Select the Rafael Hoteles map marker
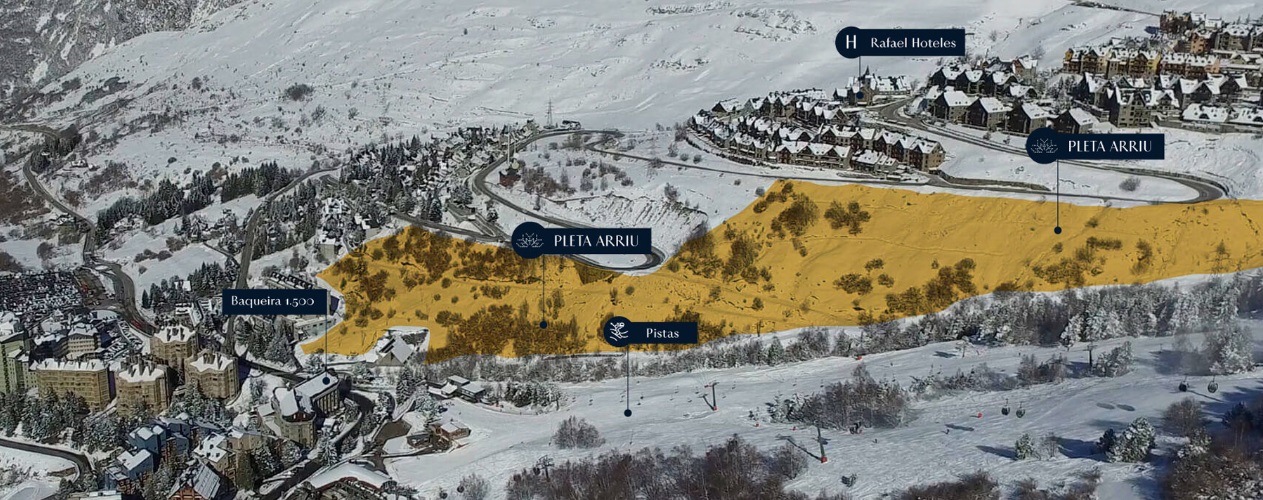This screenshot has width=1263, height=500. point(900,43)
